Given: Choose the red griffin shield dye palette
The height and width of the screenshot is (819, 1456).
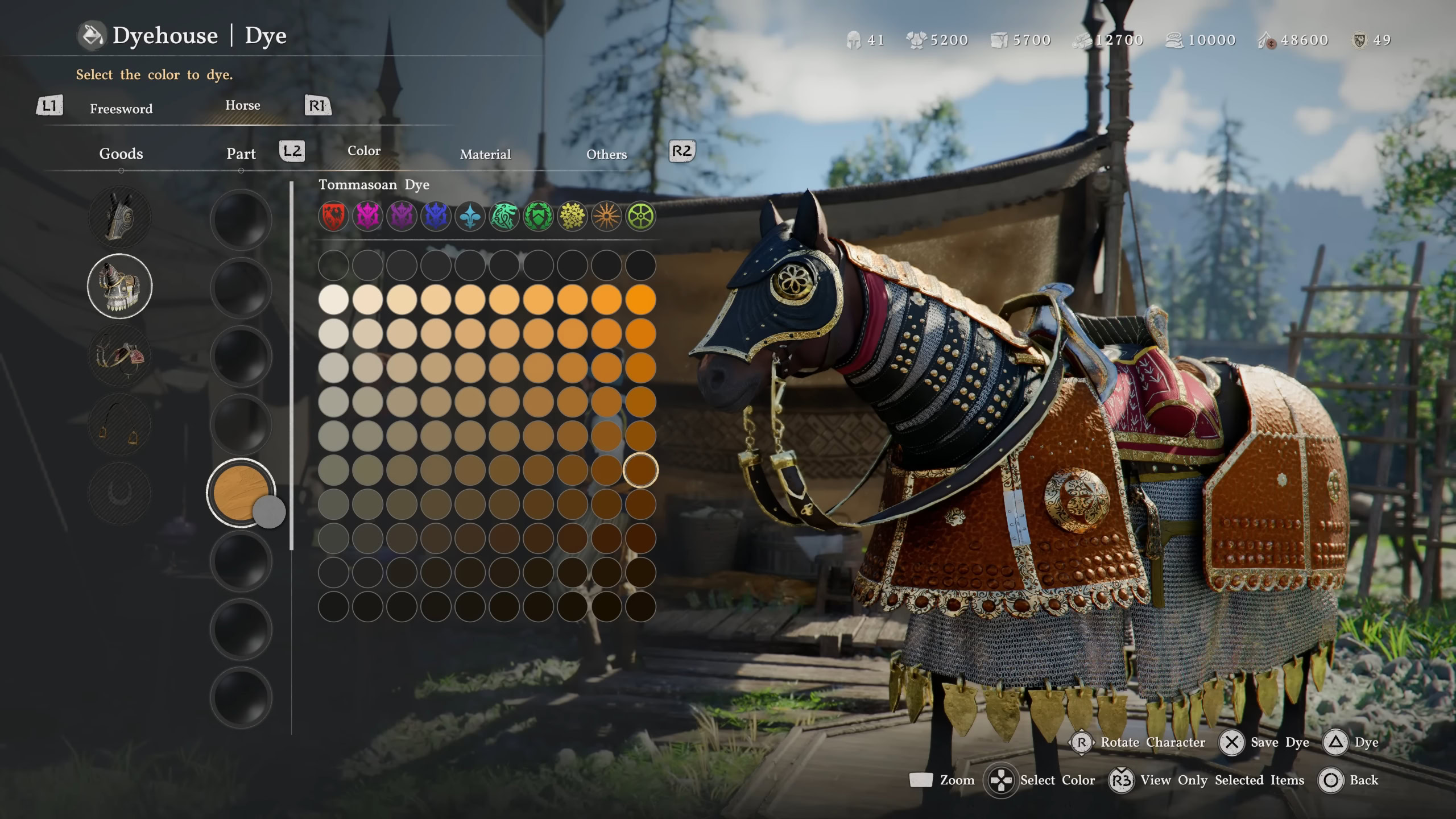Looking at the screenshot, I should 333,217.
